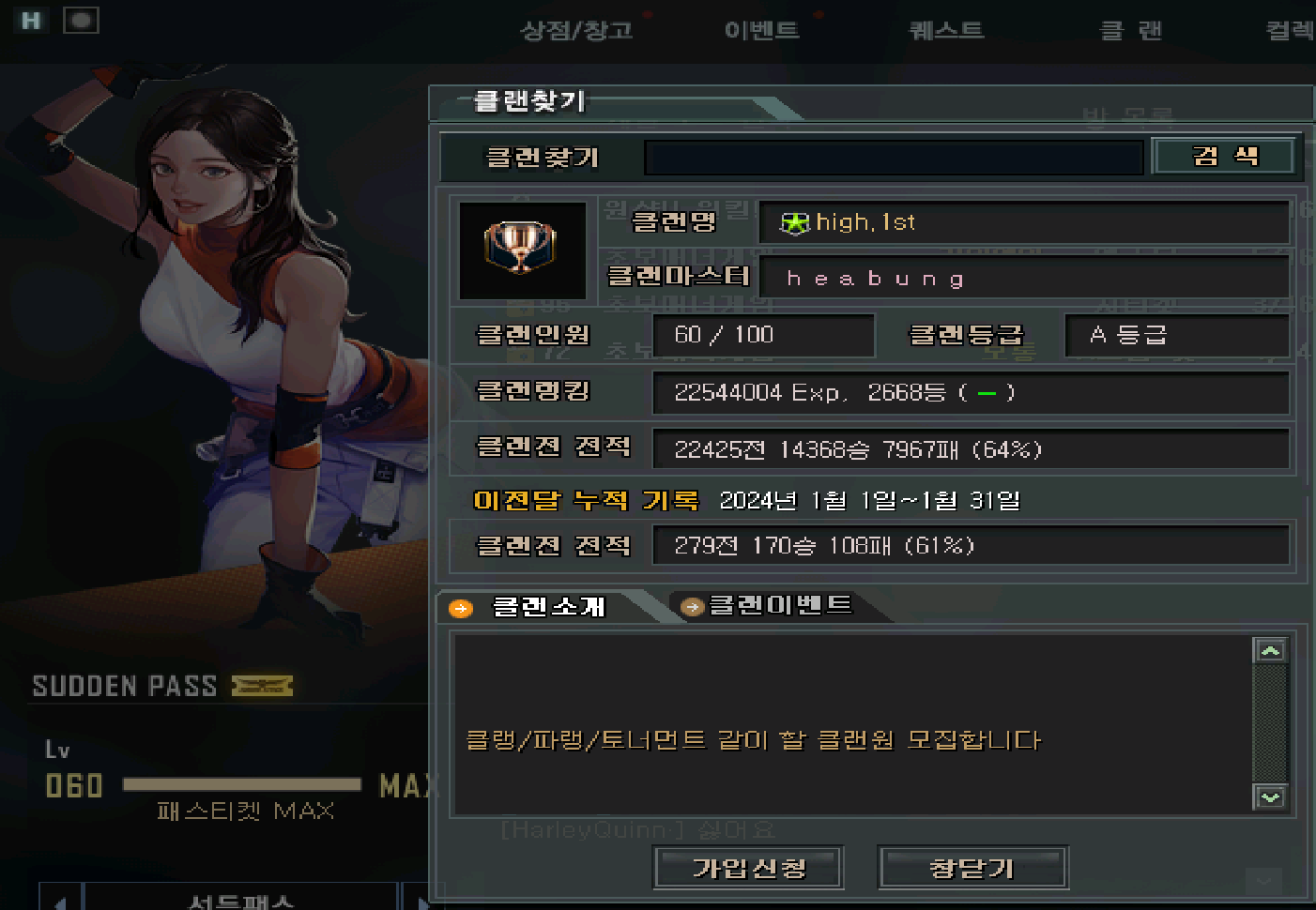Switch to the 클랜이벤트 tab
The height and width of the screenshot is (910, 1316).
[x=779, y=605]
